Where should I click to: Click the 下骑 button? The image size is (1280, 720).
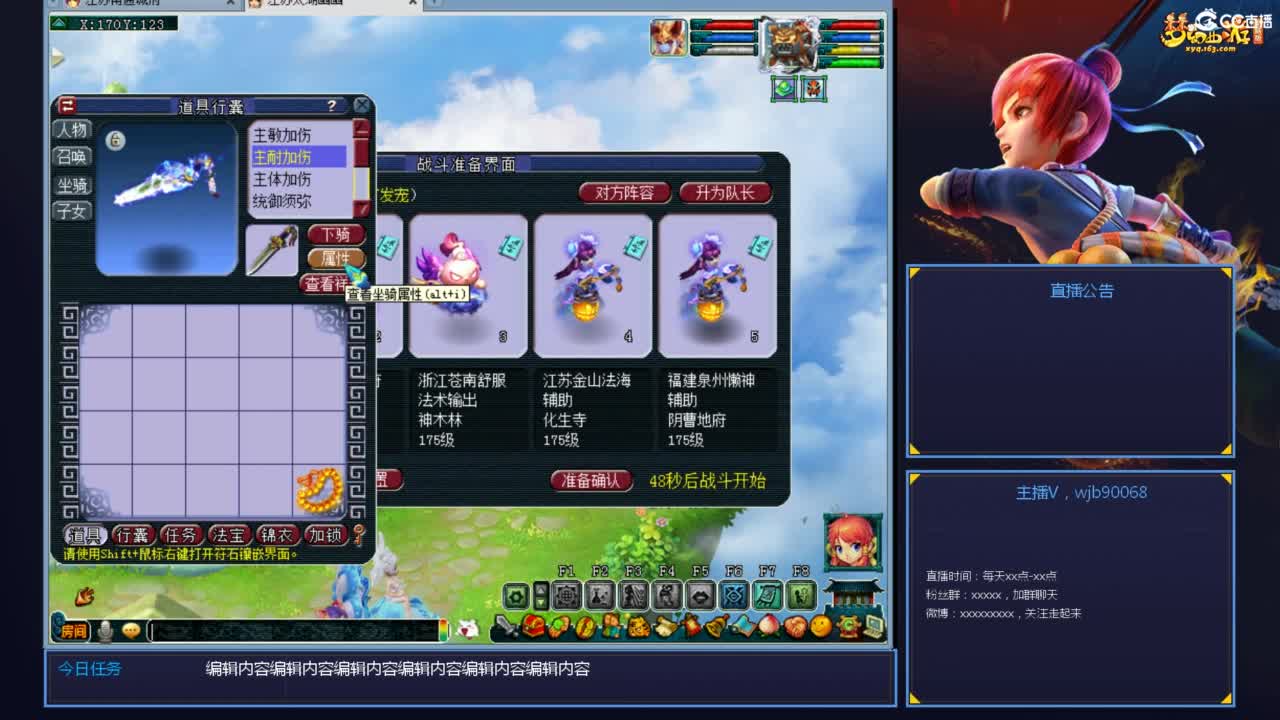click(337, 234)
